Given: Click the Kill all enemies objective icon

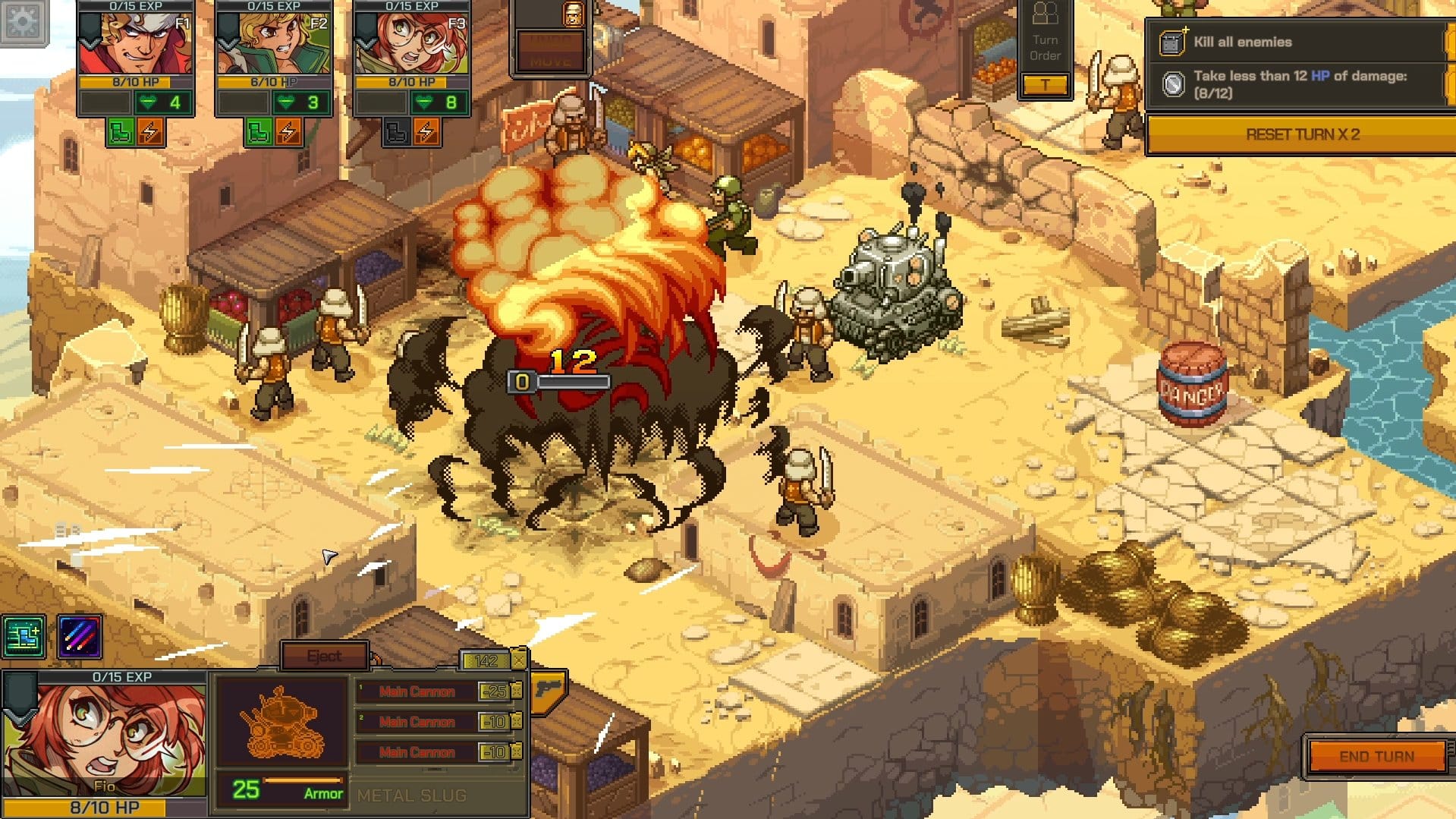Looking at the screenshot, I should (x=1173, y=42).
